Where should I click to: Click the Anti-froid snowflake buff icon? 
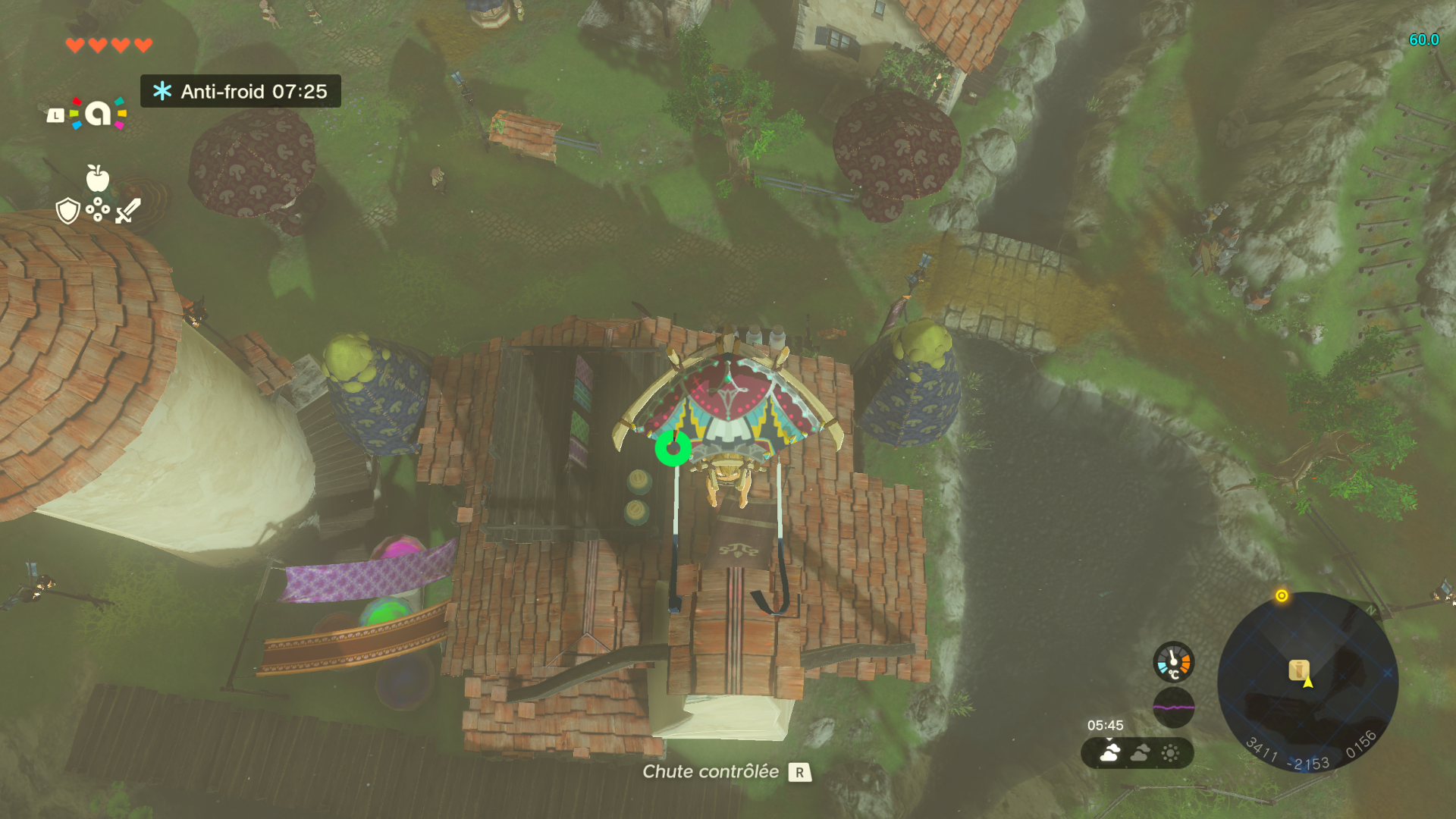162,92
